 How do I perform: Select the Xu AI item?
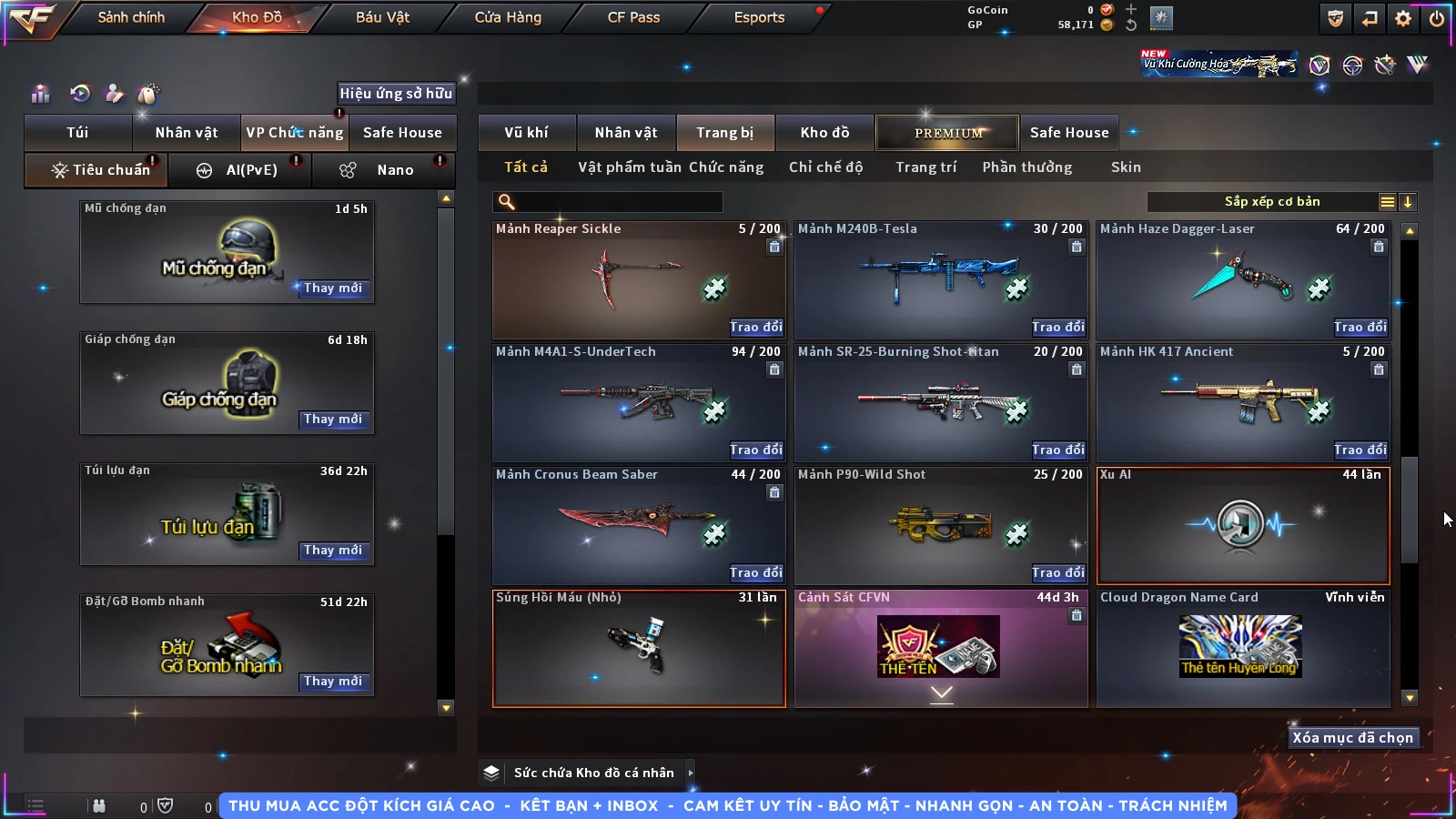pos(1243,525)
